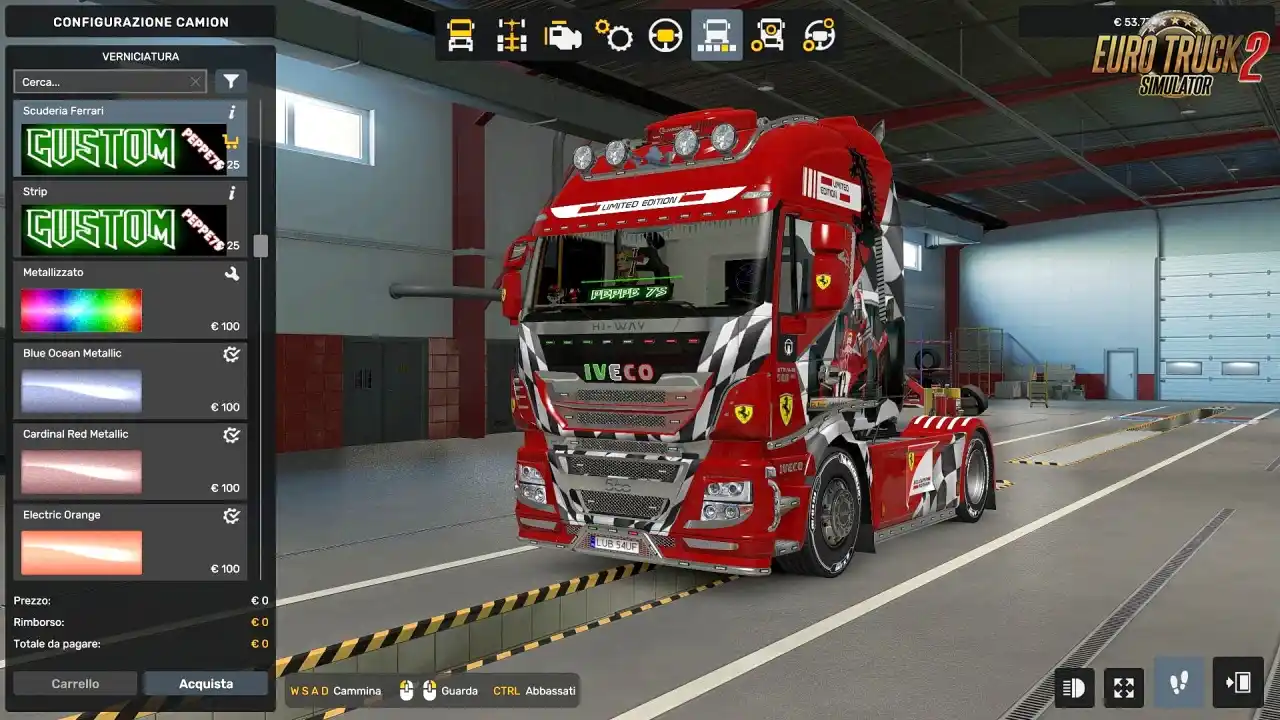Show info for the Strip paint job
This screenshot has height=720, width=1280.
pos(232,192)
